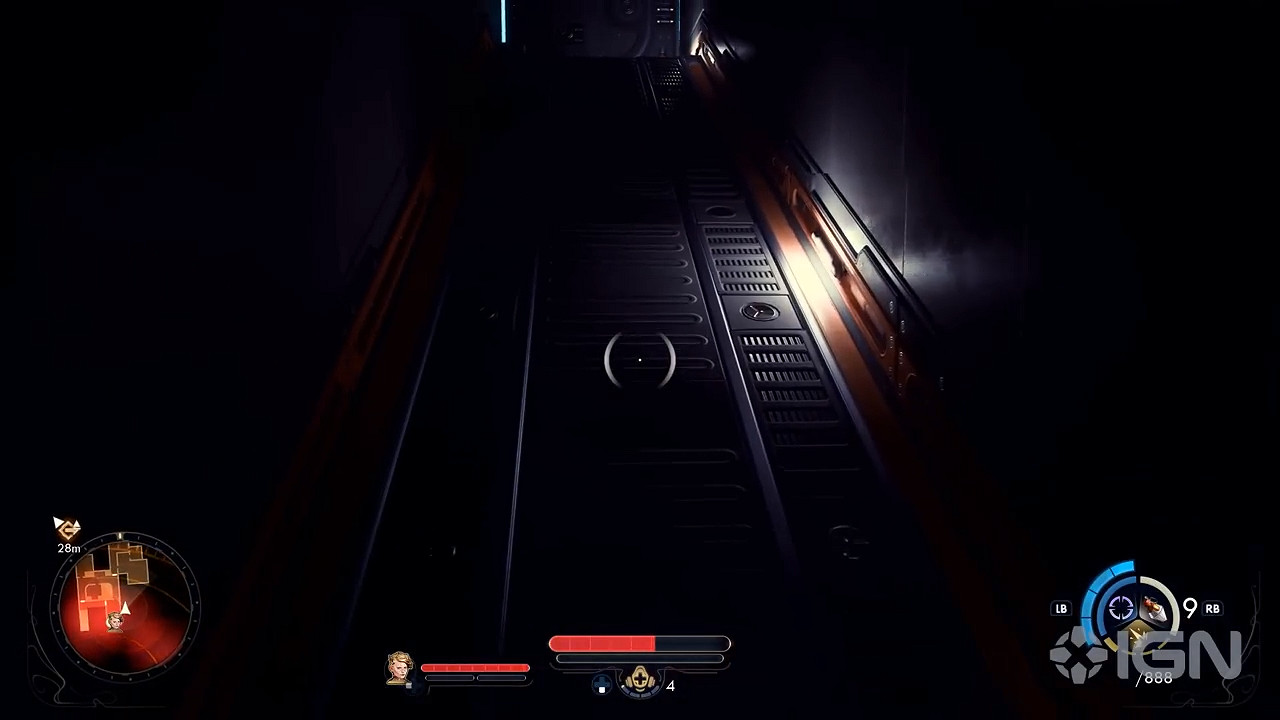Screen dimensions: 1280x720
Task: Toggle the companion status marker under her portrait
Action: 408,685
